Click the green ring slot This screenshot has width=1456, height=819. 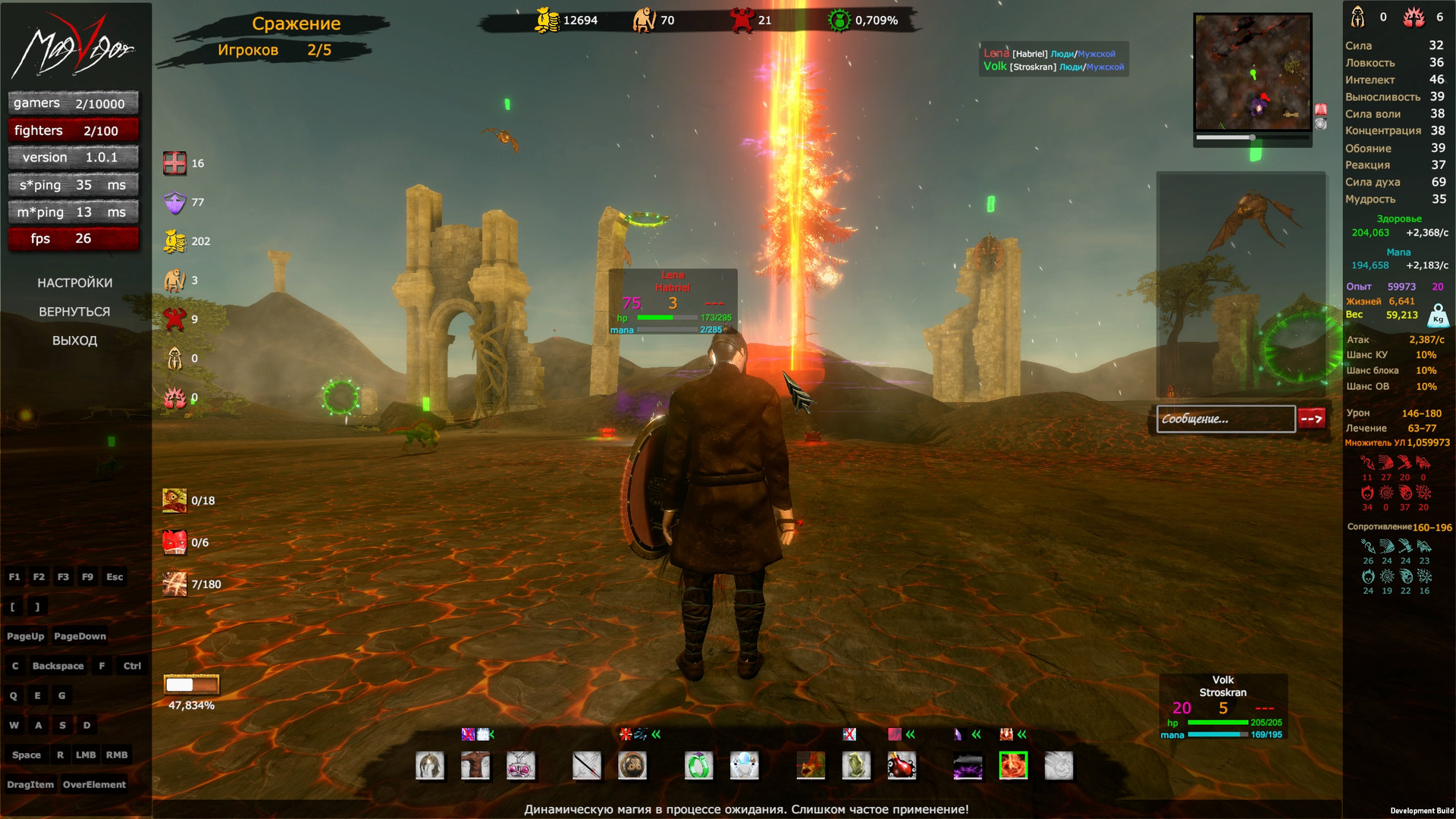698,766
